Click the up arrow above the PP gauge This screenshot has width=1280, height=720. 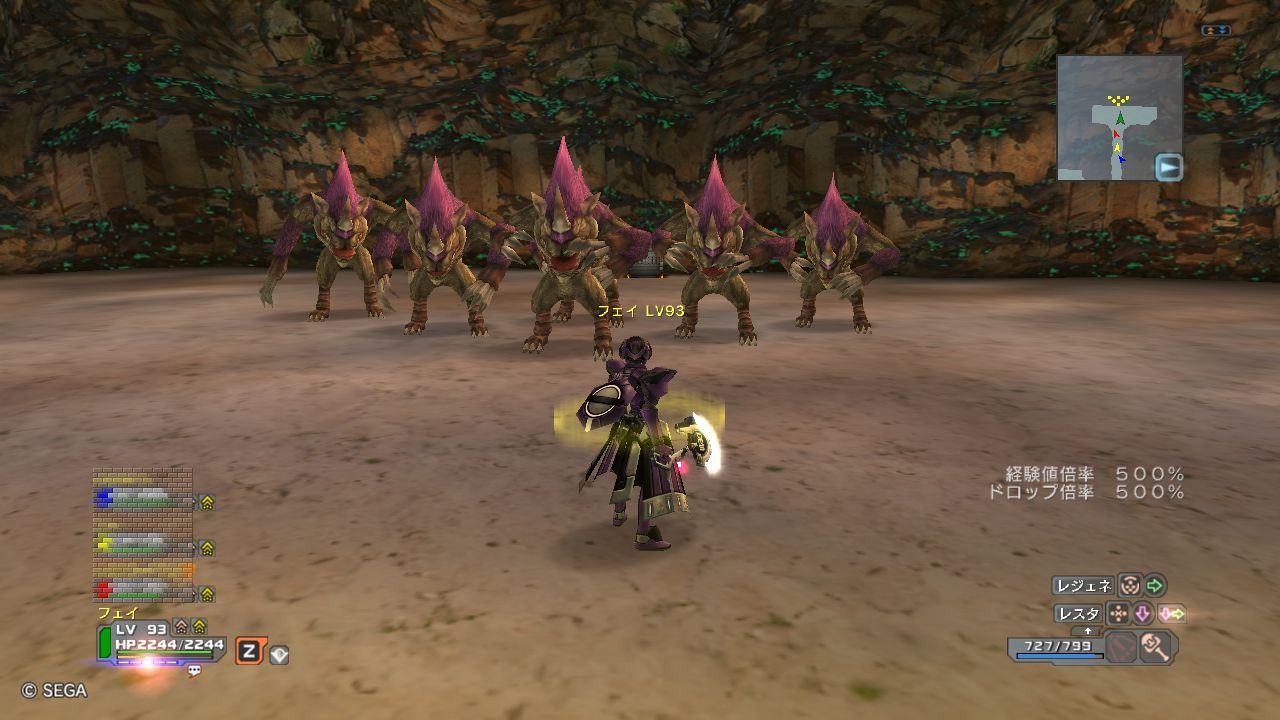pyautogui.click(x=1088, y=631)
